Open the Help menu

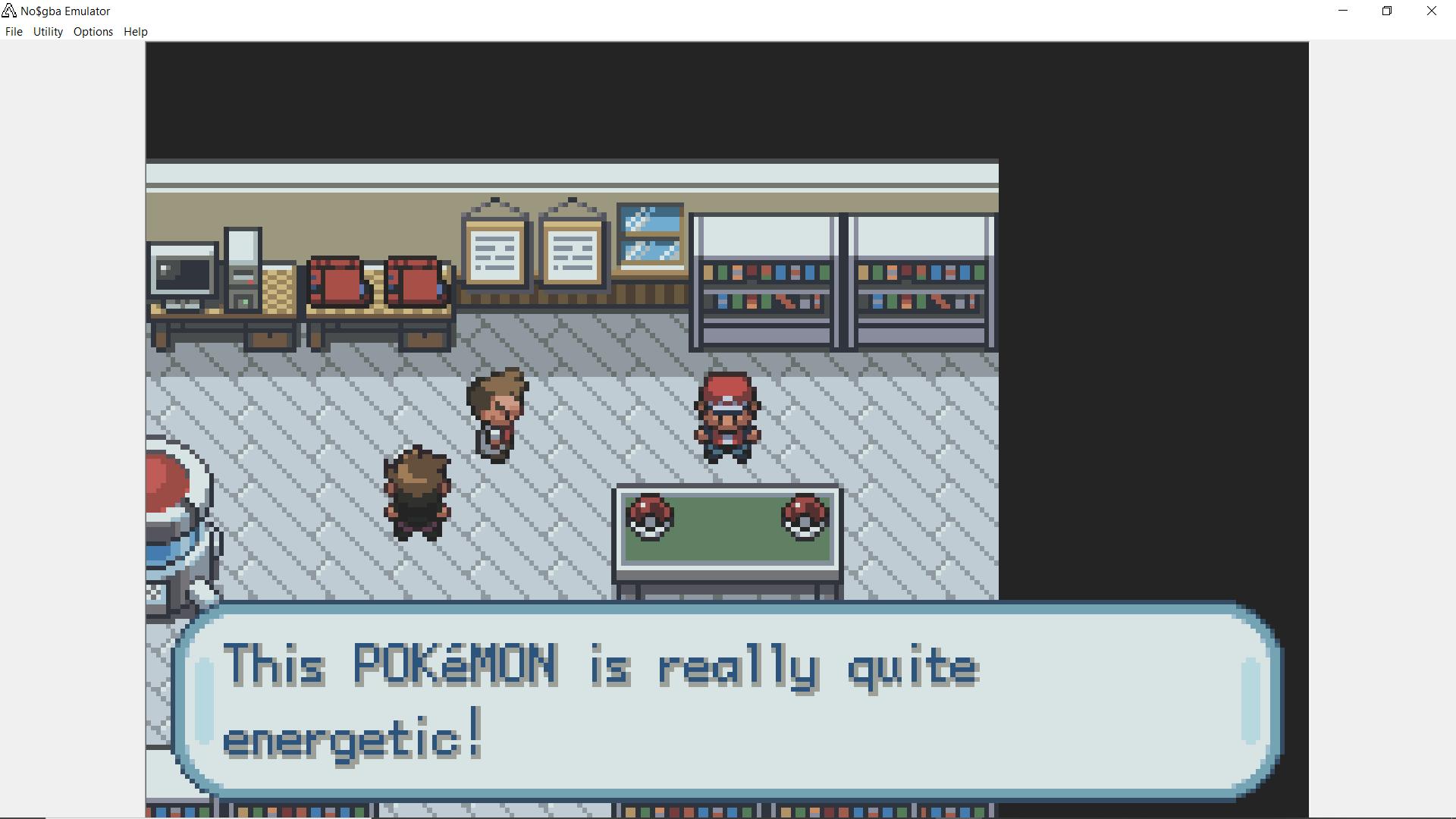click(x=136, y=32)
